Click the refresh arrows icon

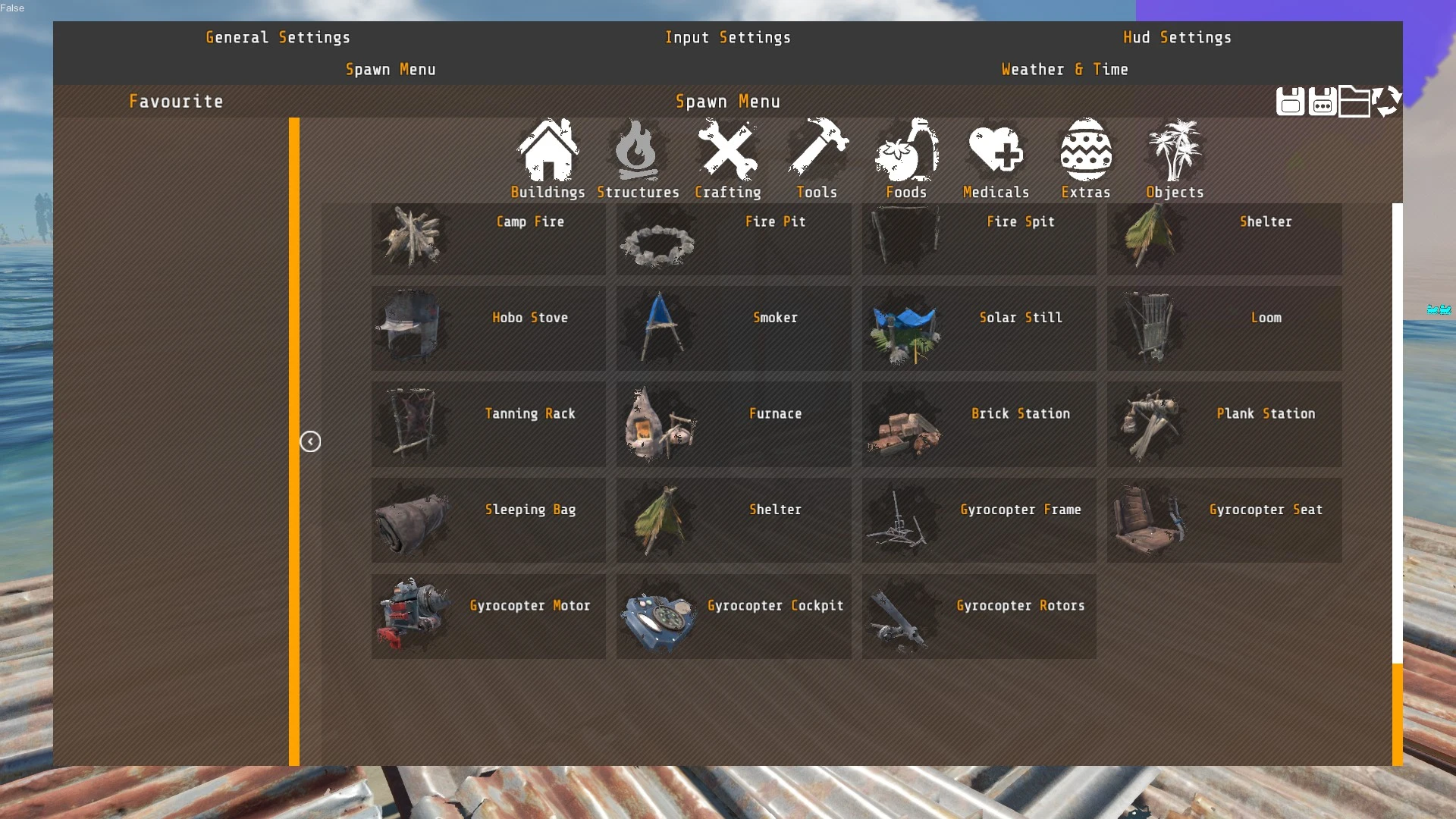coord(1387,102)
